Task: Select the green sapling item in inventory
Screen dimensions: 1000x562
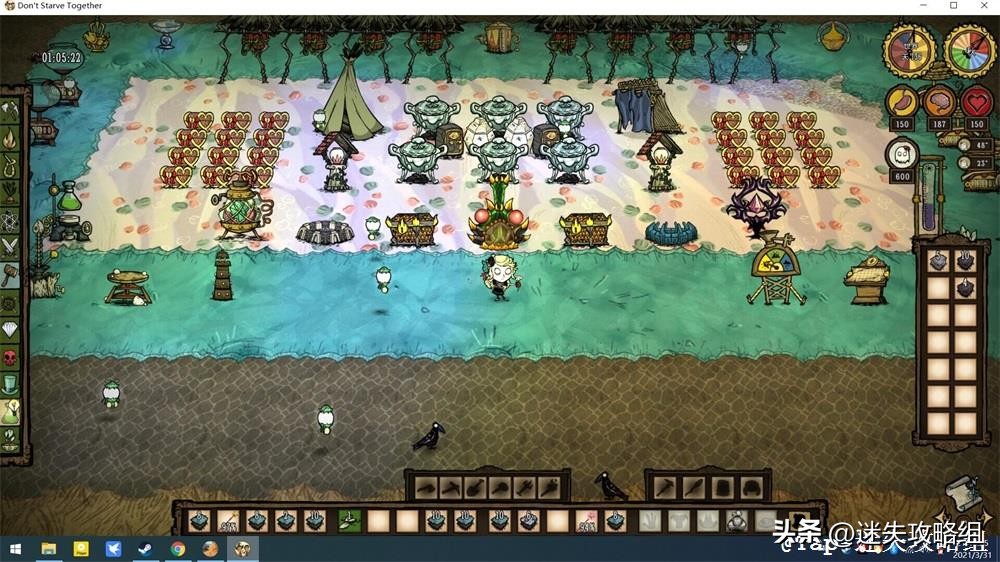Action: (349, 520)
